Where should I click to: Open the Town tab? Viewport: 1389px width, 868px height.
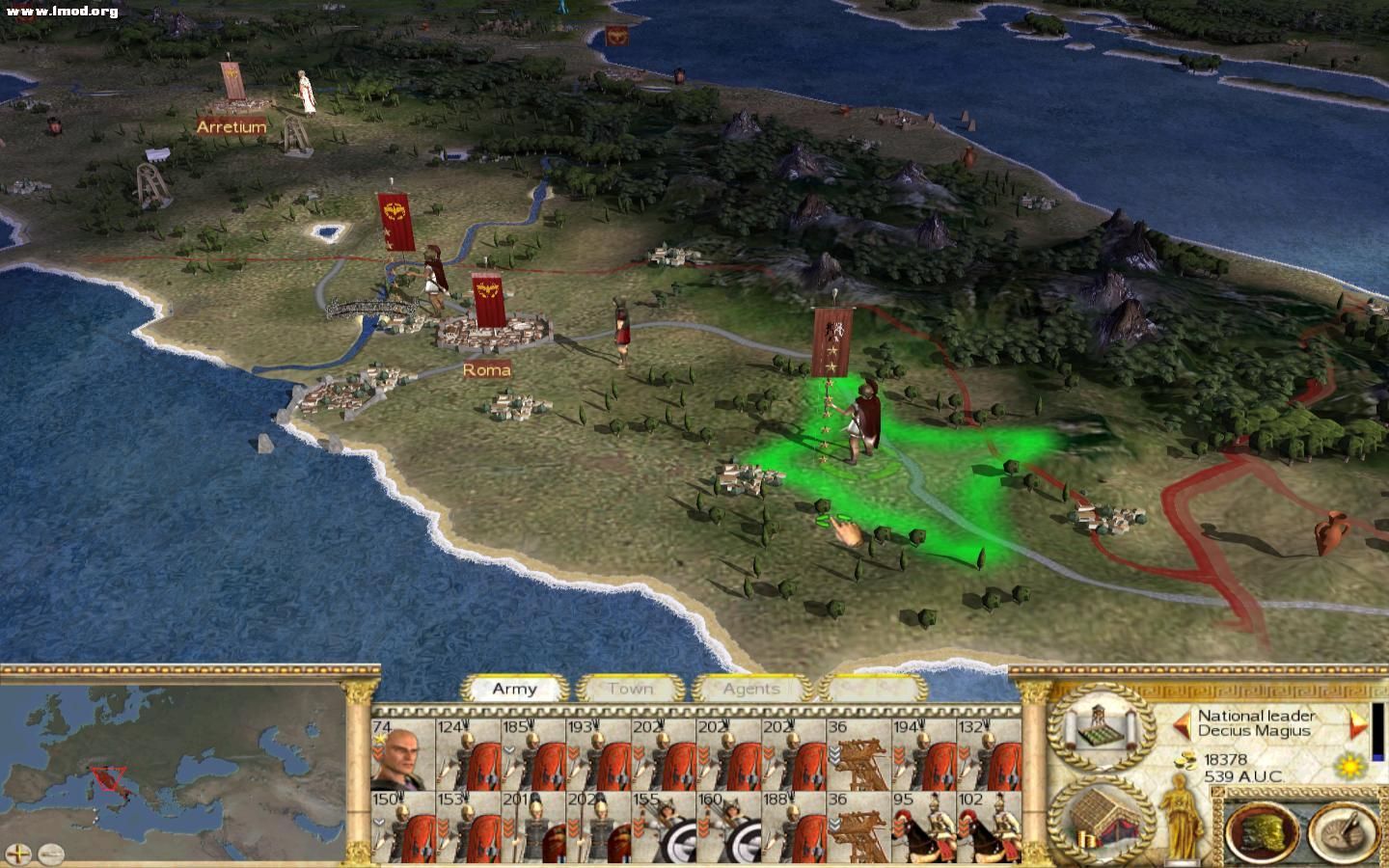(x=630, y=689)
